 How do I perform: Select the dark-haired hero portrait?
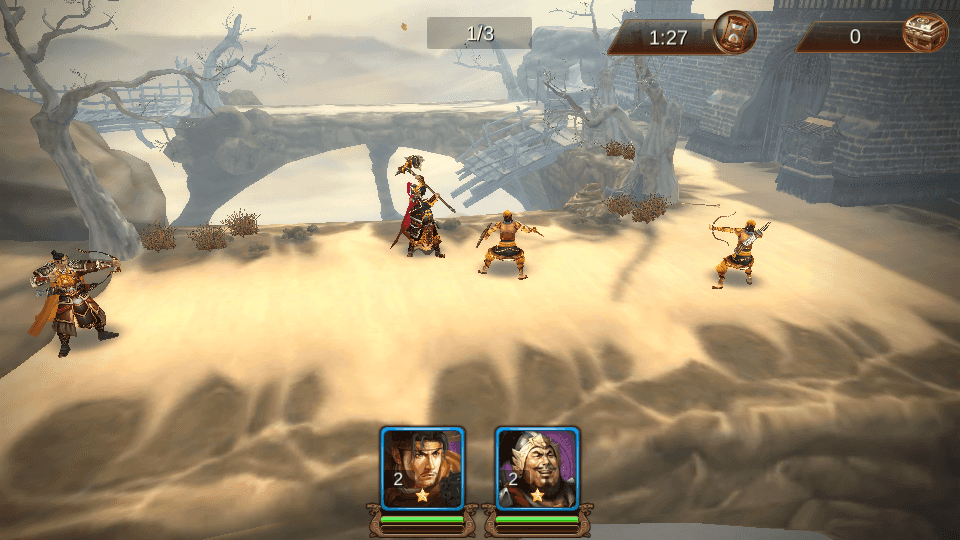pyautogui.click(x=422, y=468)
